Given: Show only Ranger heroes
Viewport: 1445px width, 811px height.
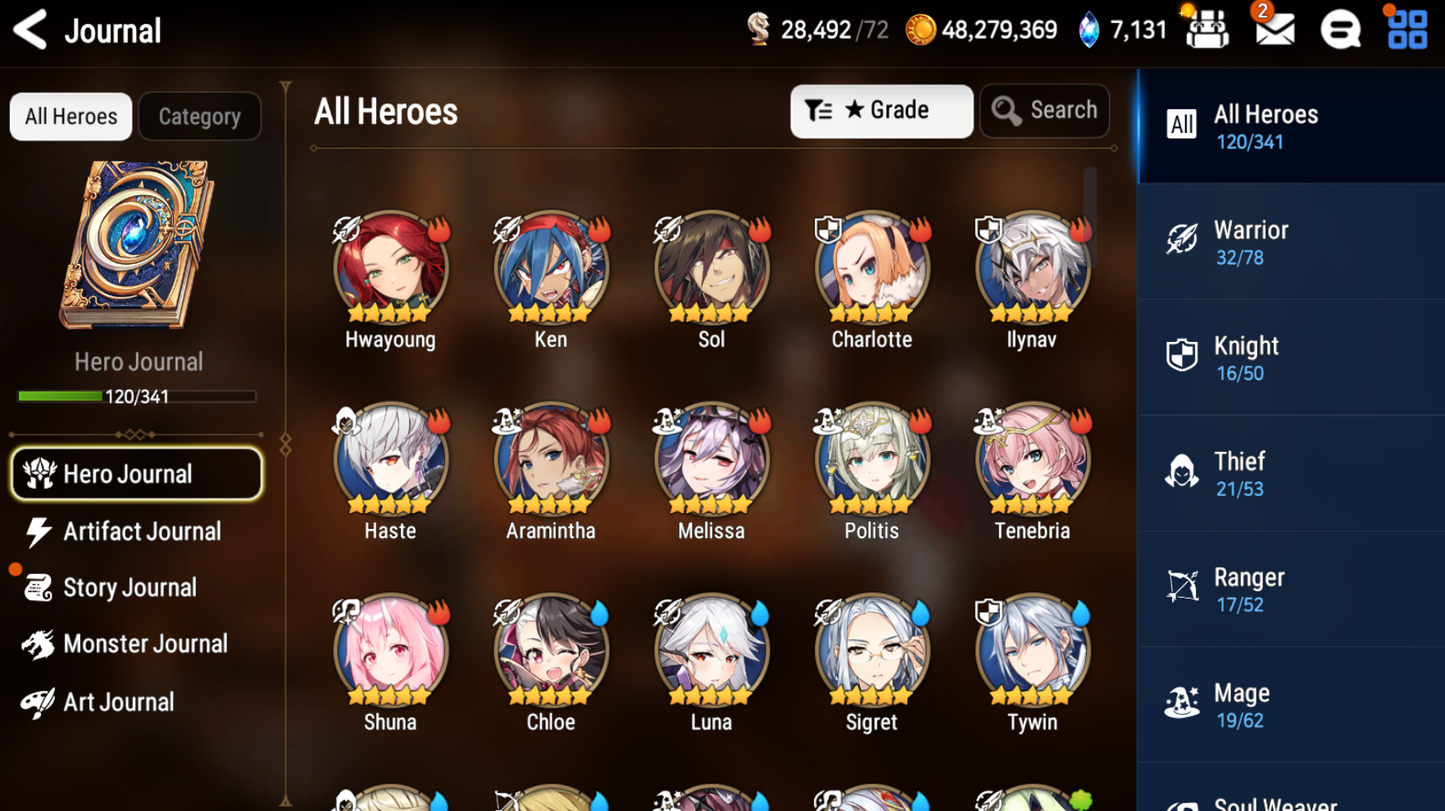Looking at the screenshot, I should pyautogui.click(x=1290, y=589).
